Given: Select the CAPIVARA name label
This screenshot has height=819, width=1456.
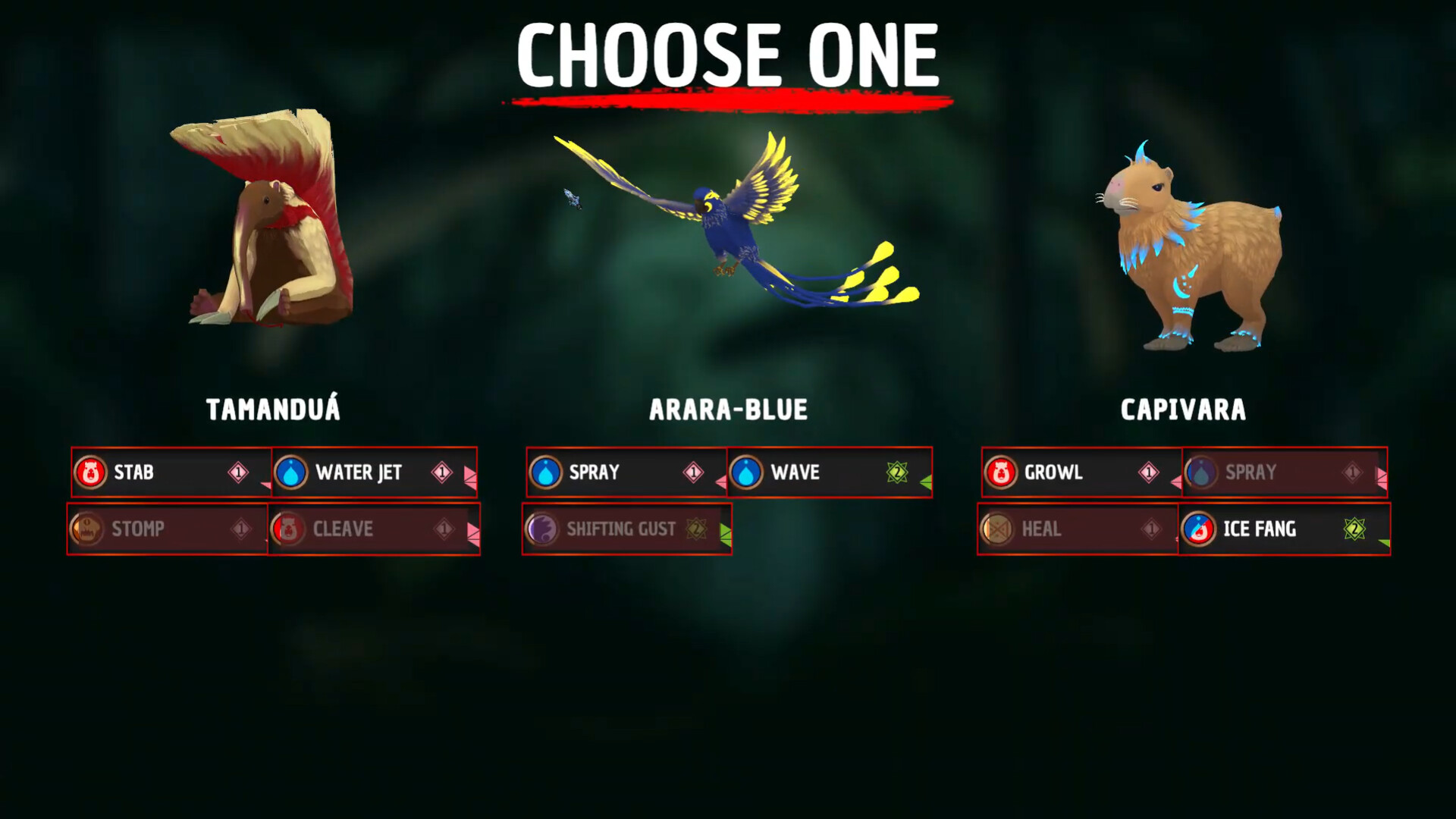Looking at the screenshot, I should [1181, 409].
